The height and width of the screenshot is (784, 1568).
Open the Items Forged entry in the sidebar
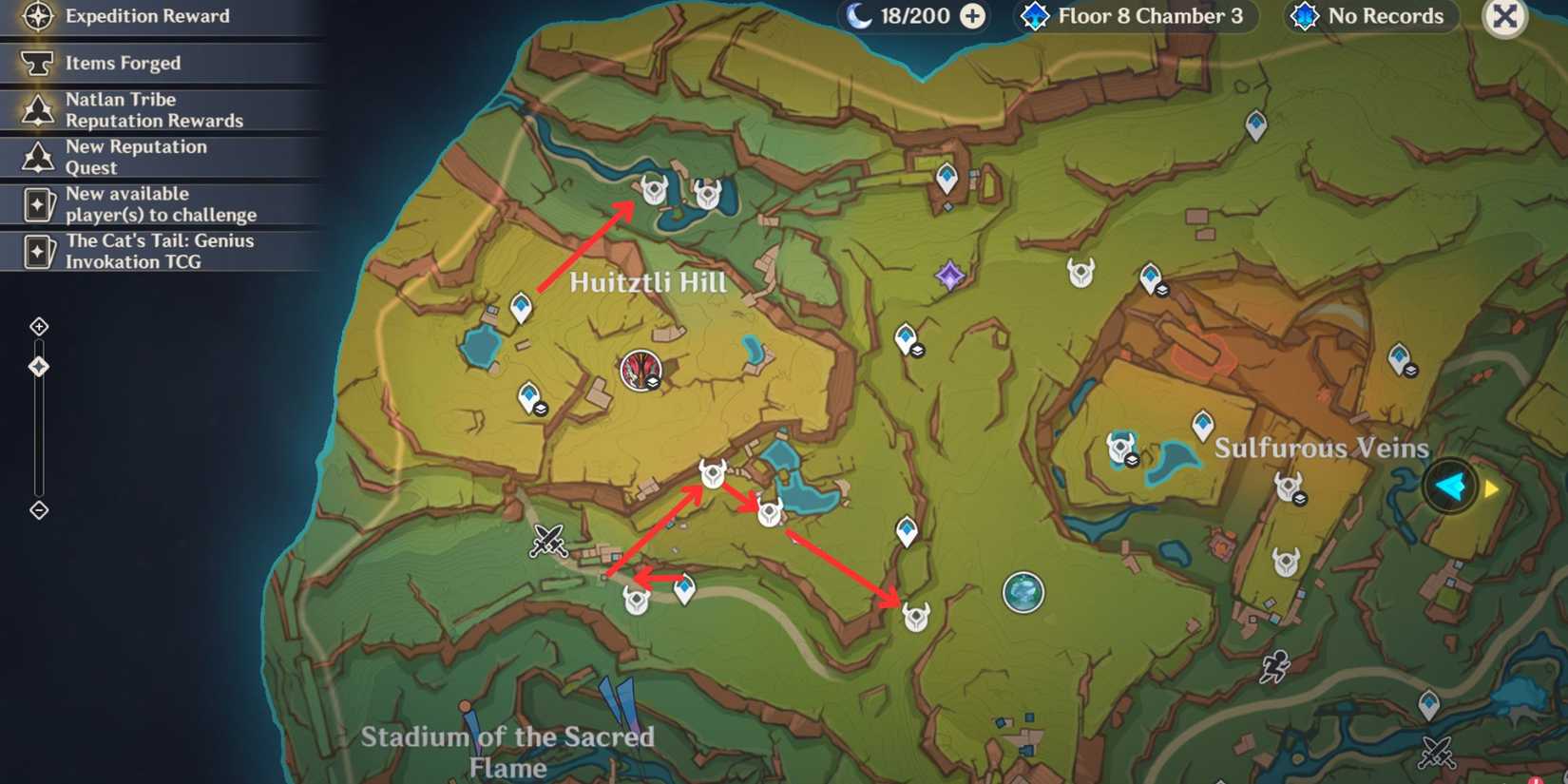(x=122, y=63)
